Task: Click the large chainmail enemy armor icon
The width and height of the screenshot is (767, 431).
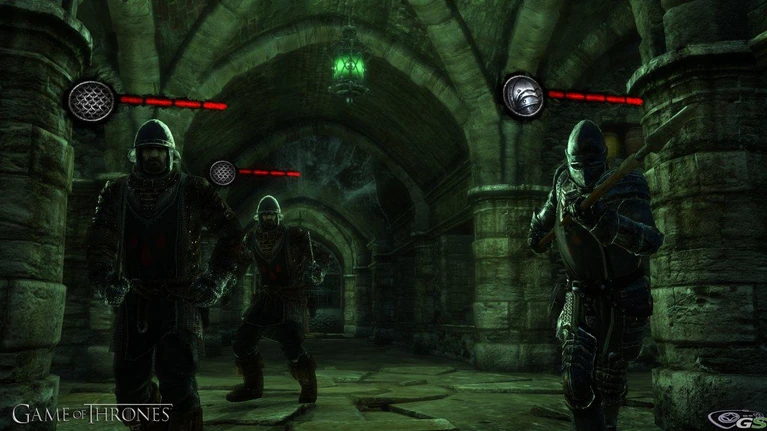Action: point(92,102)
